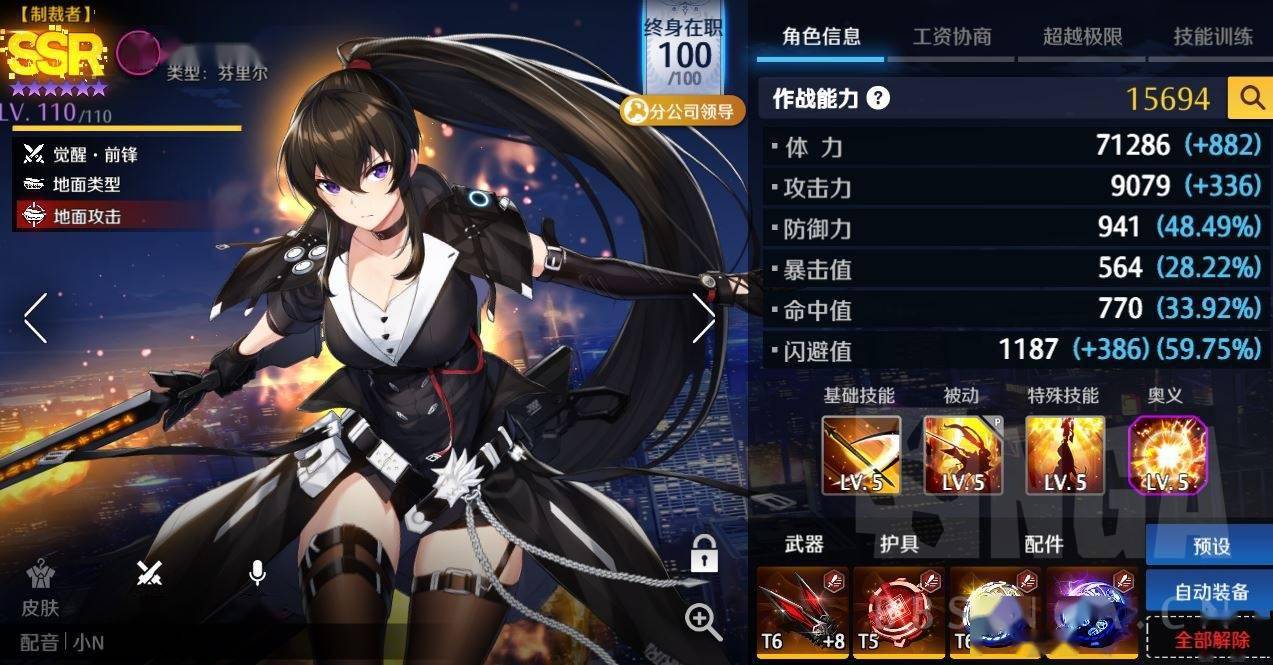
Task: Open the 奥义 ultimate skill icon
Action: tap(1167, 455)
